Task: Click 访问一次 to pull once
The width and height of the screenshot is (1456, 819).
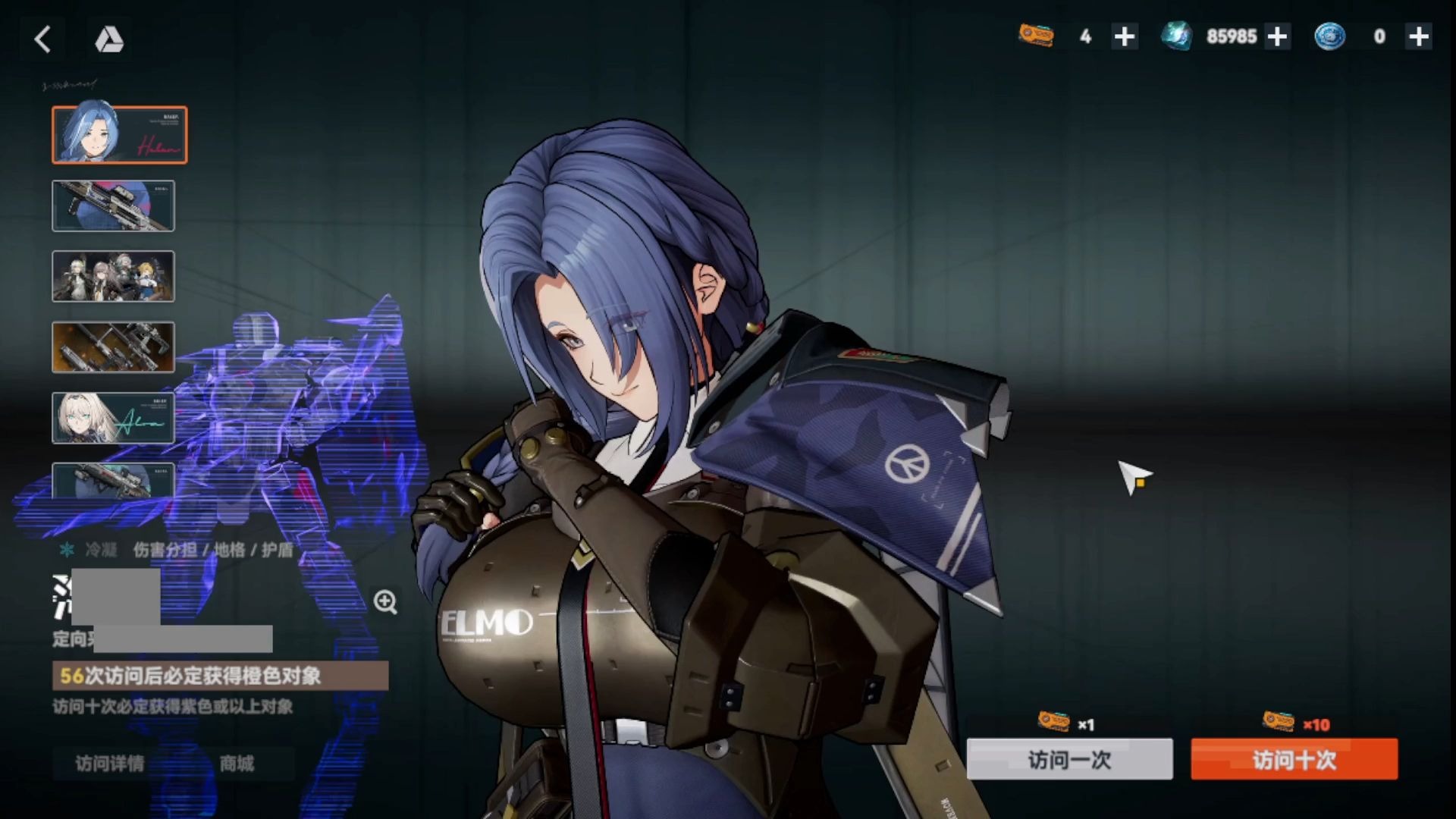Action: 1069,759
